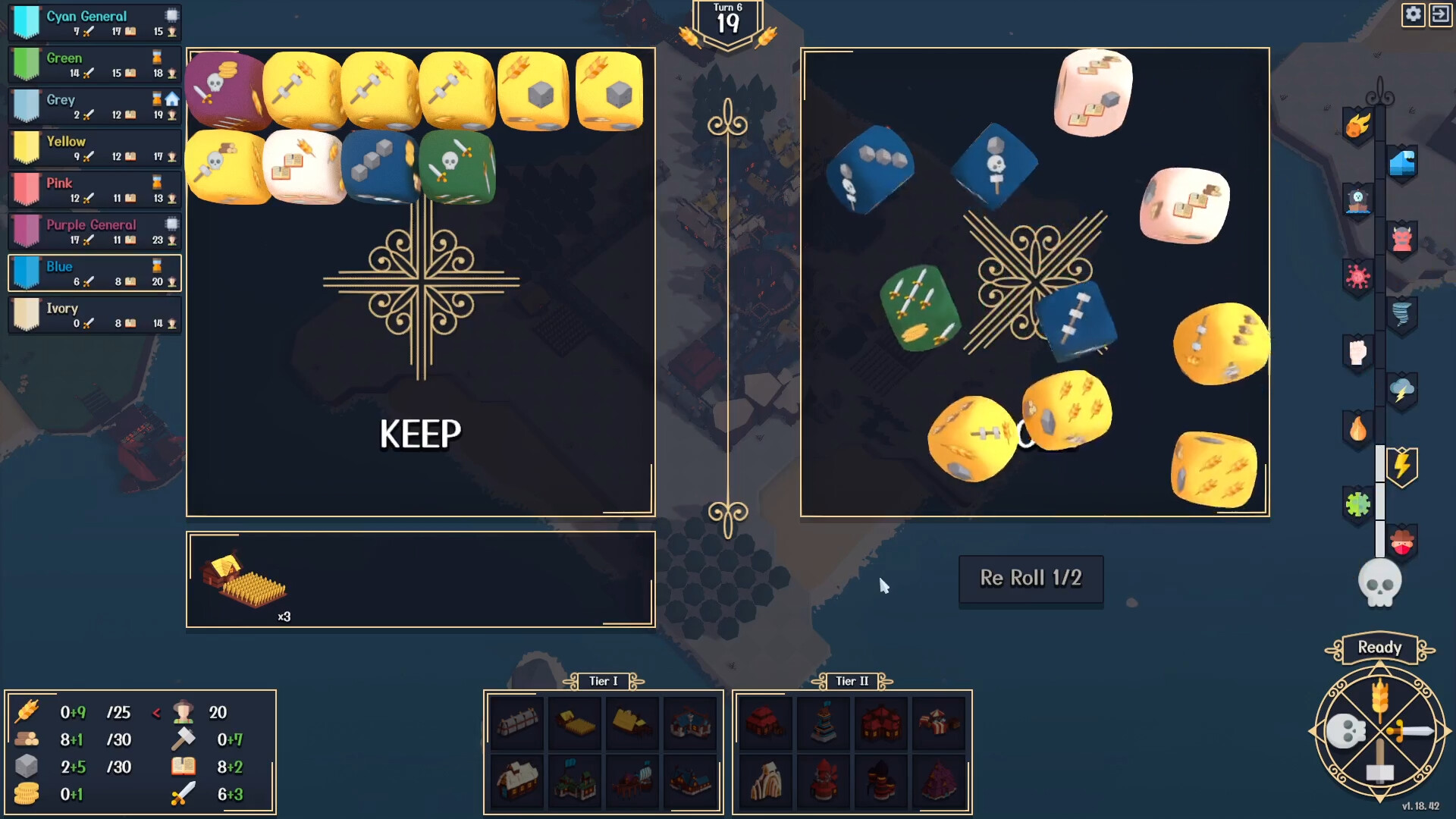Click the demon event icon on disaster track
This screenshot has width=1456, height=819.
(1403, 237)
